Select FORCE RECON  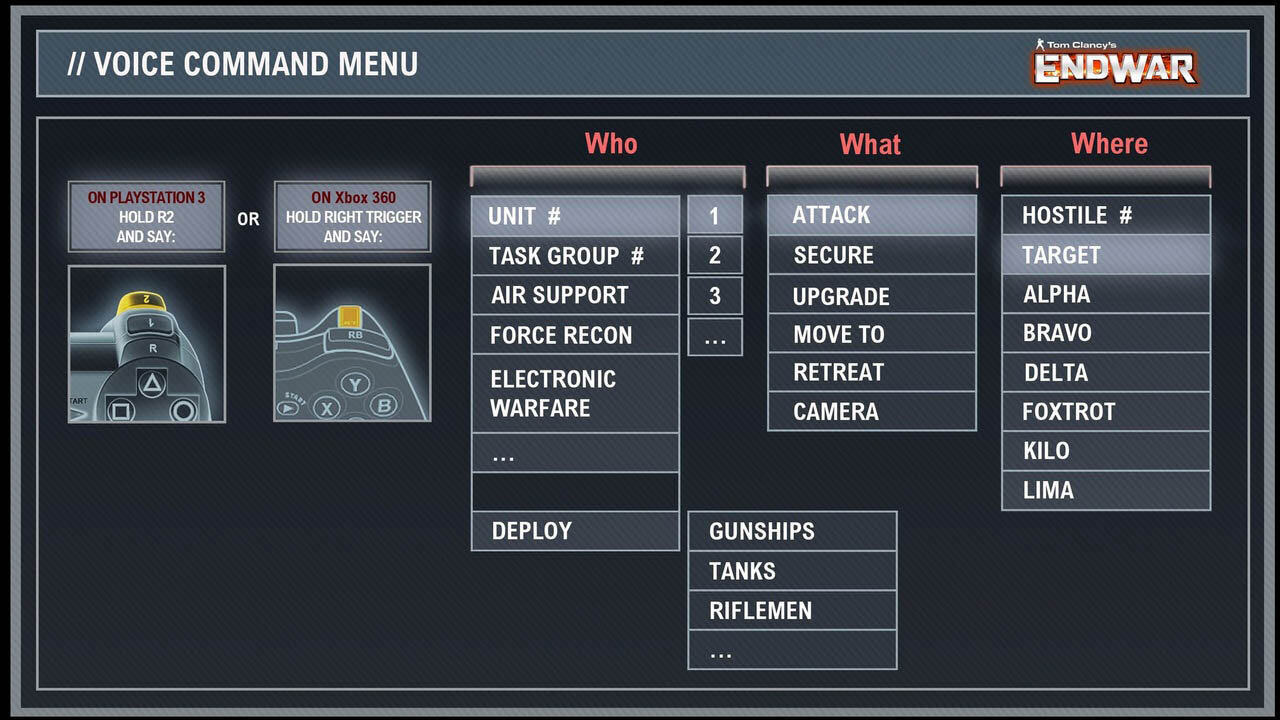575,335
